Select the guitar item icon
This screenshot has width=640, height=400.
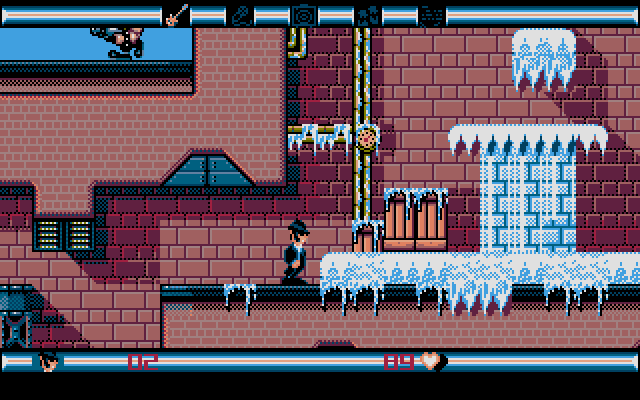pyautogui.click(x=176, y=14)
